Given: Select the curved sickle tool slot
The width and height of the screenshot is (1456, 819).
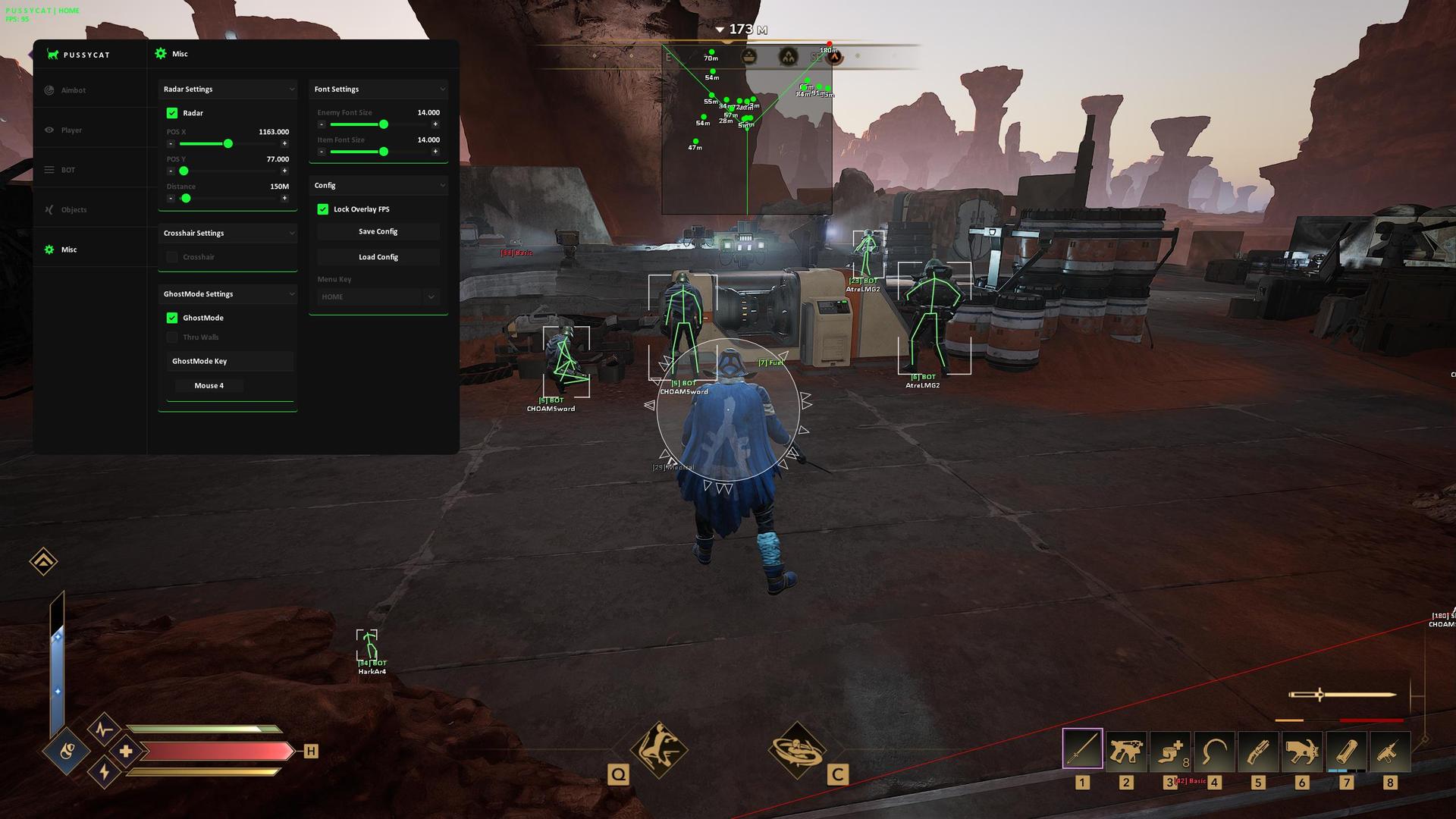Looking at the screenshot, I should (1214, 750).
